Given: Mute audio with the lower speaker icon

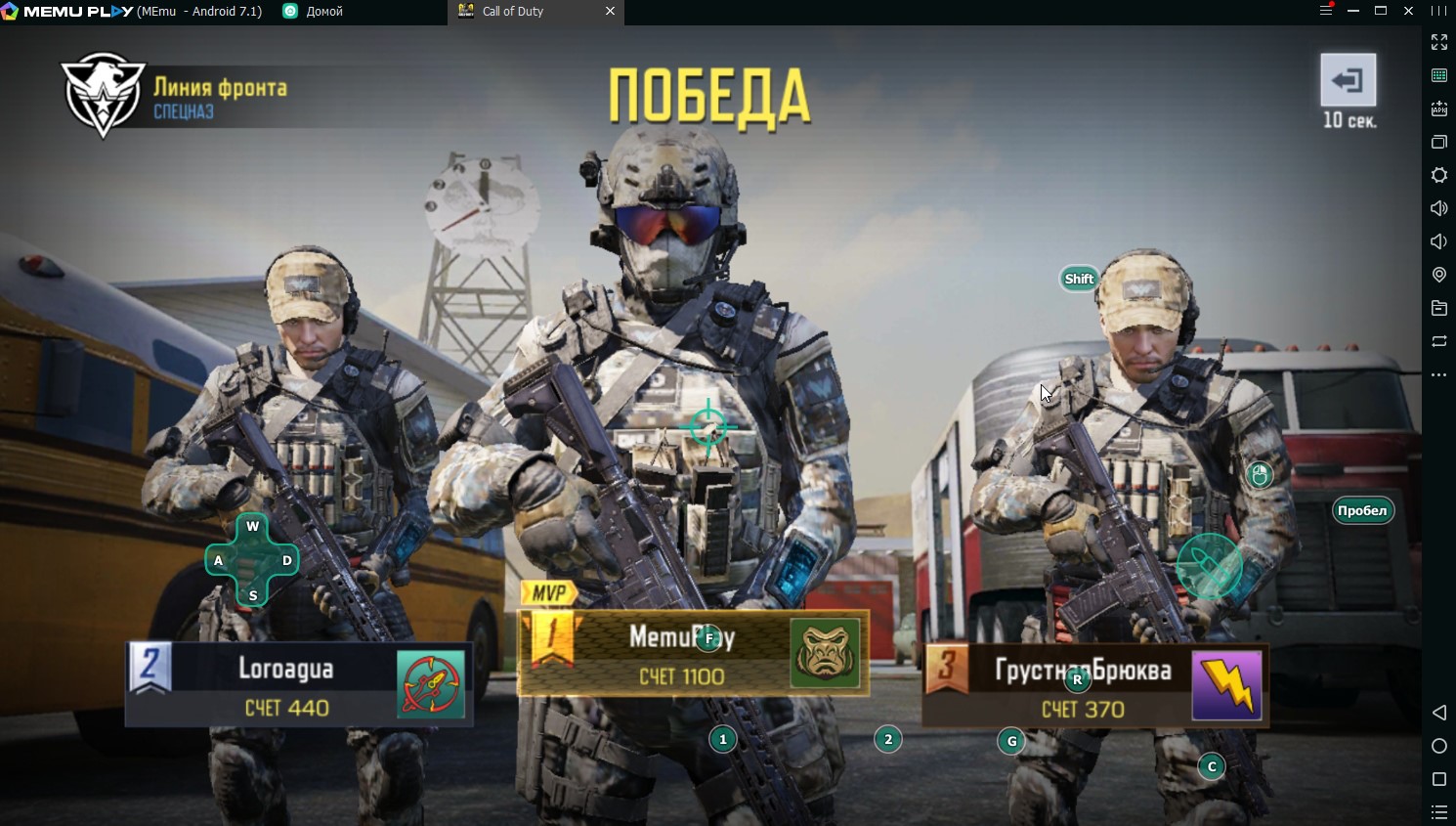Looking at the screenshot, I should (1438, 240).
